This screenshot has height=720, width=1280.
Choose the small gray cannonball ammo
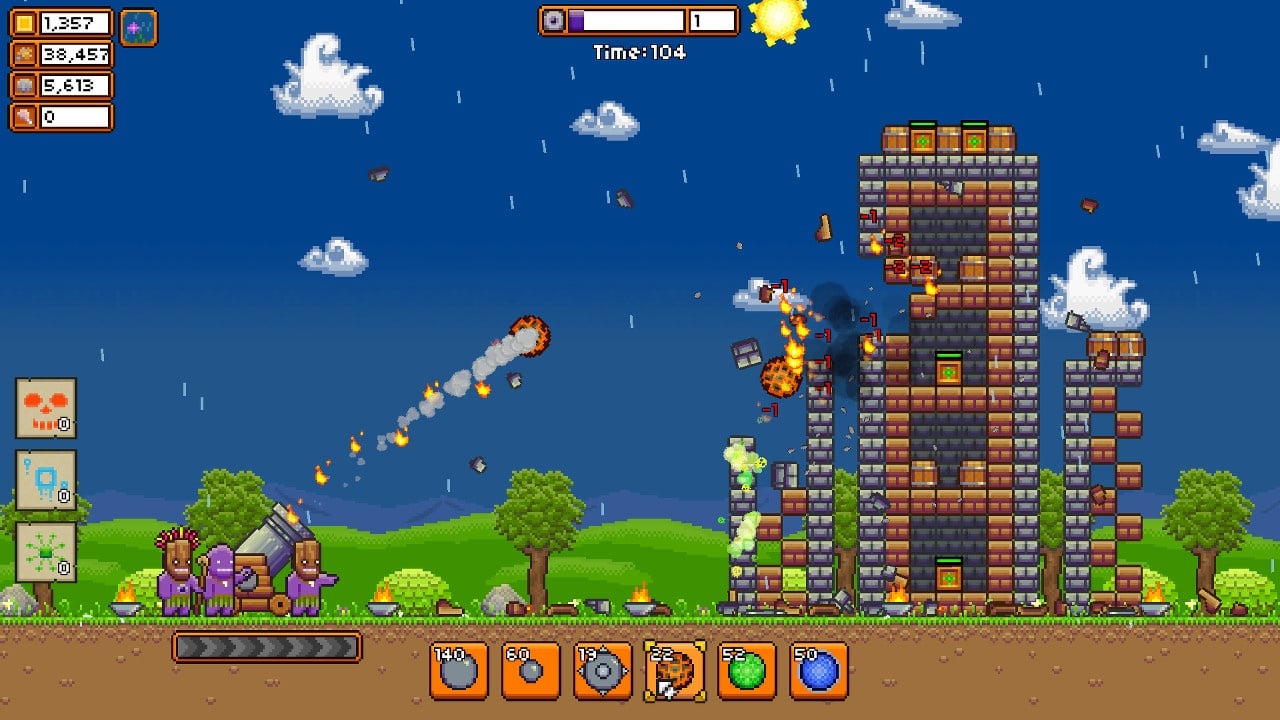(531, 670)
